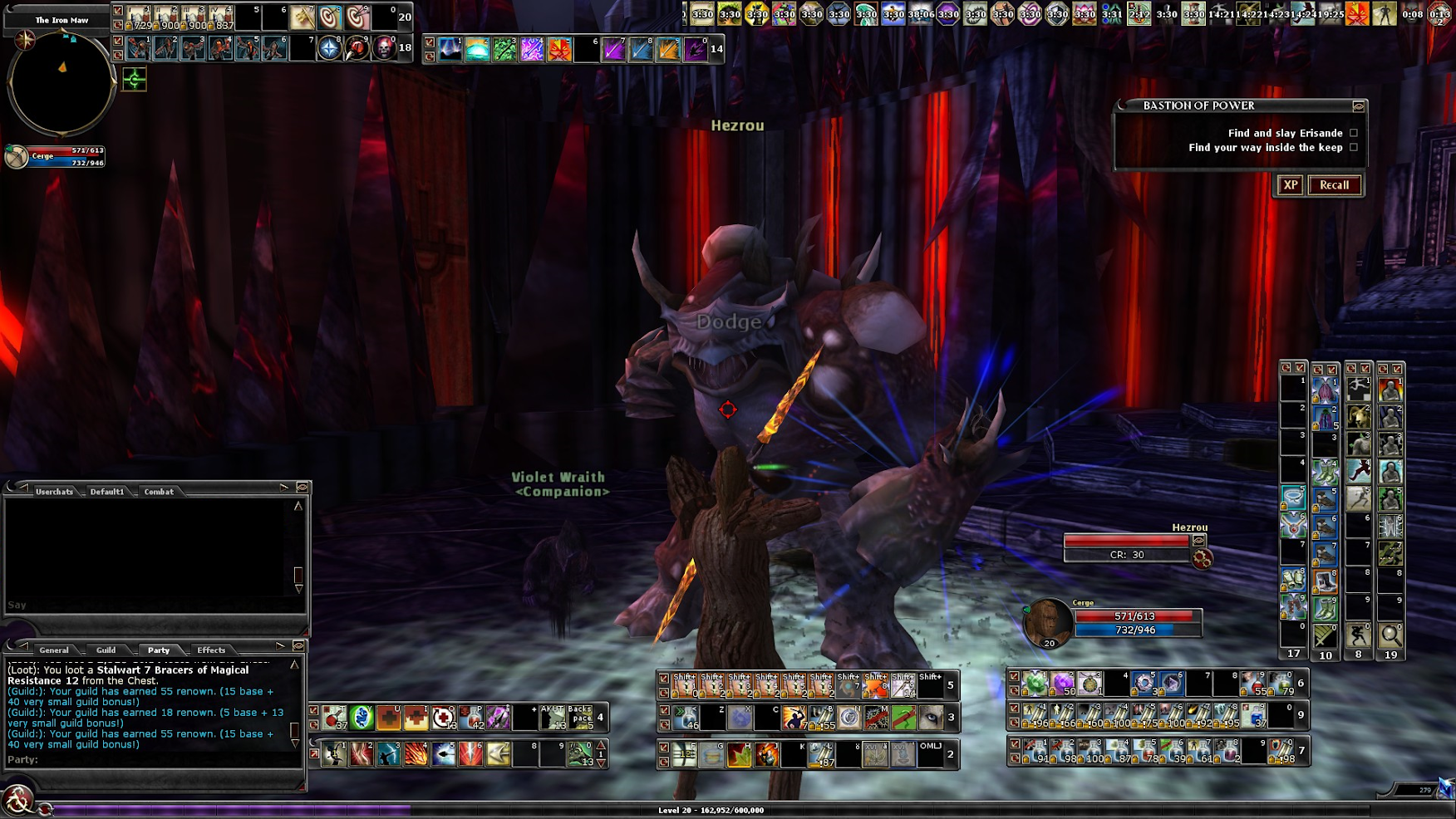Click the XP button in quest tracker

pos(1290,185)
